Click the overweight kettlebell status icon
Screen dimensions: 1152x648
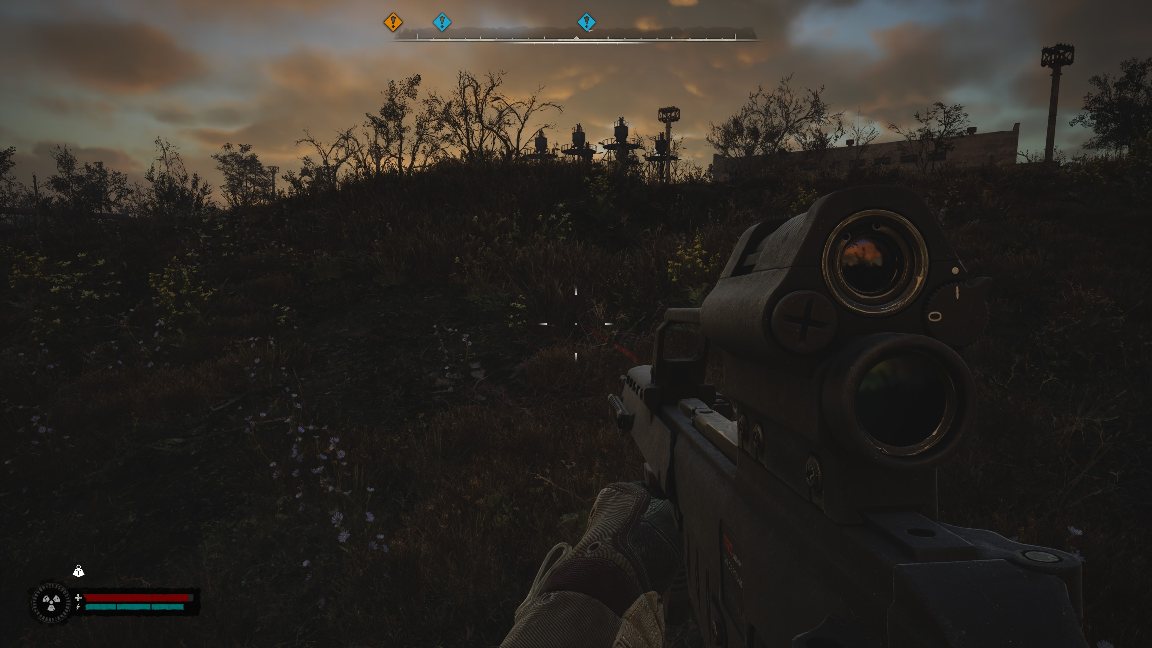tap(78, 571)
